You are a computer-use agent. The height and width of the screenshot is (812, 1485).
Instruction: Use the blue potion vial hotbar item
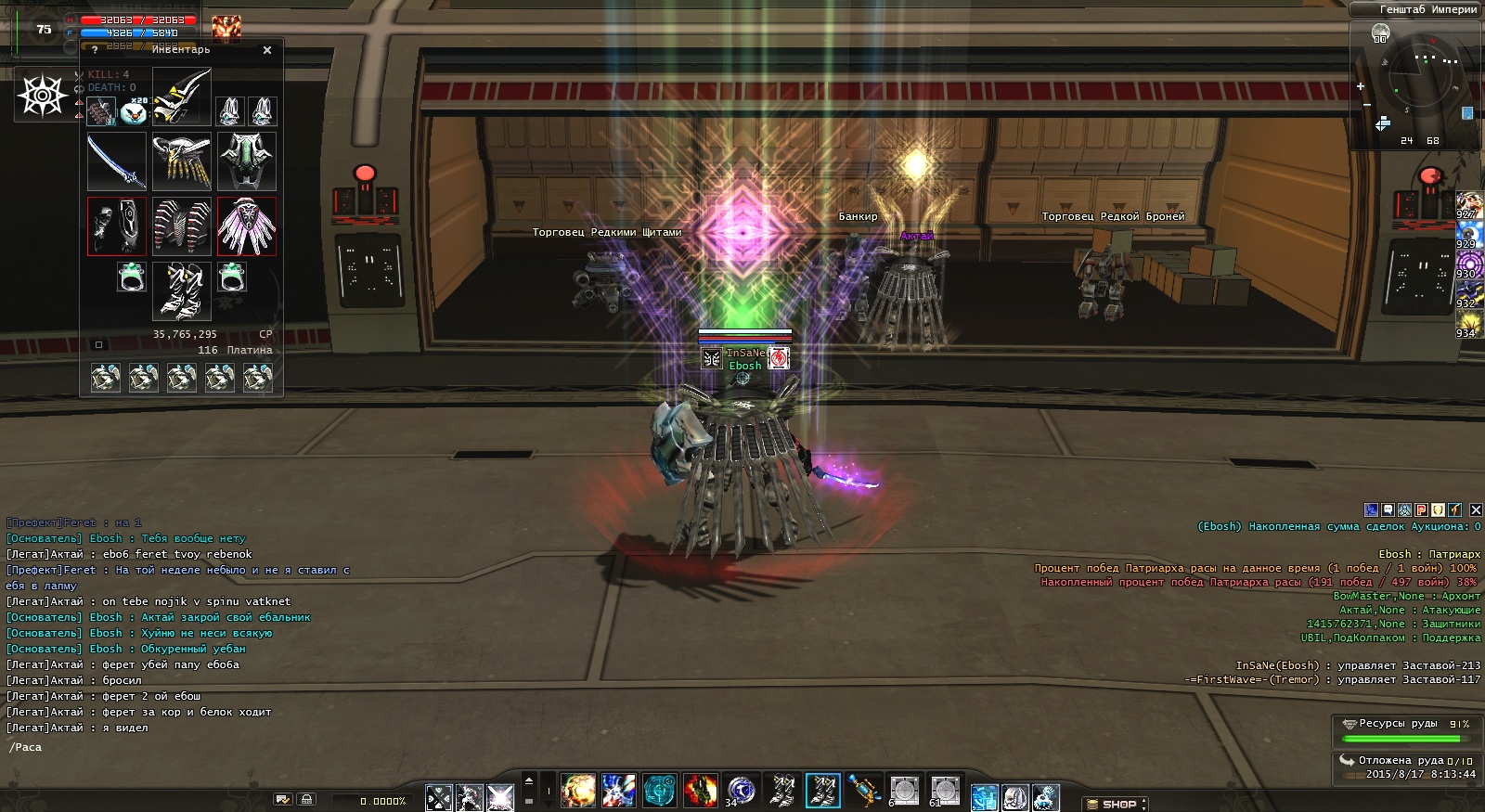[x=863, y=791]
